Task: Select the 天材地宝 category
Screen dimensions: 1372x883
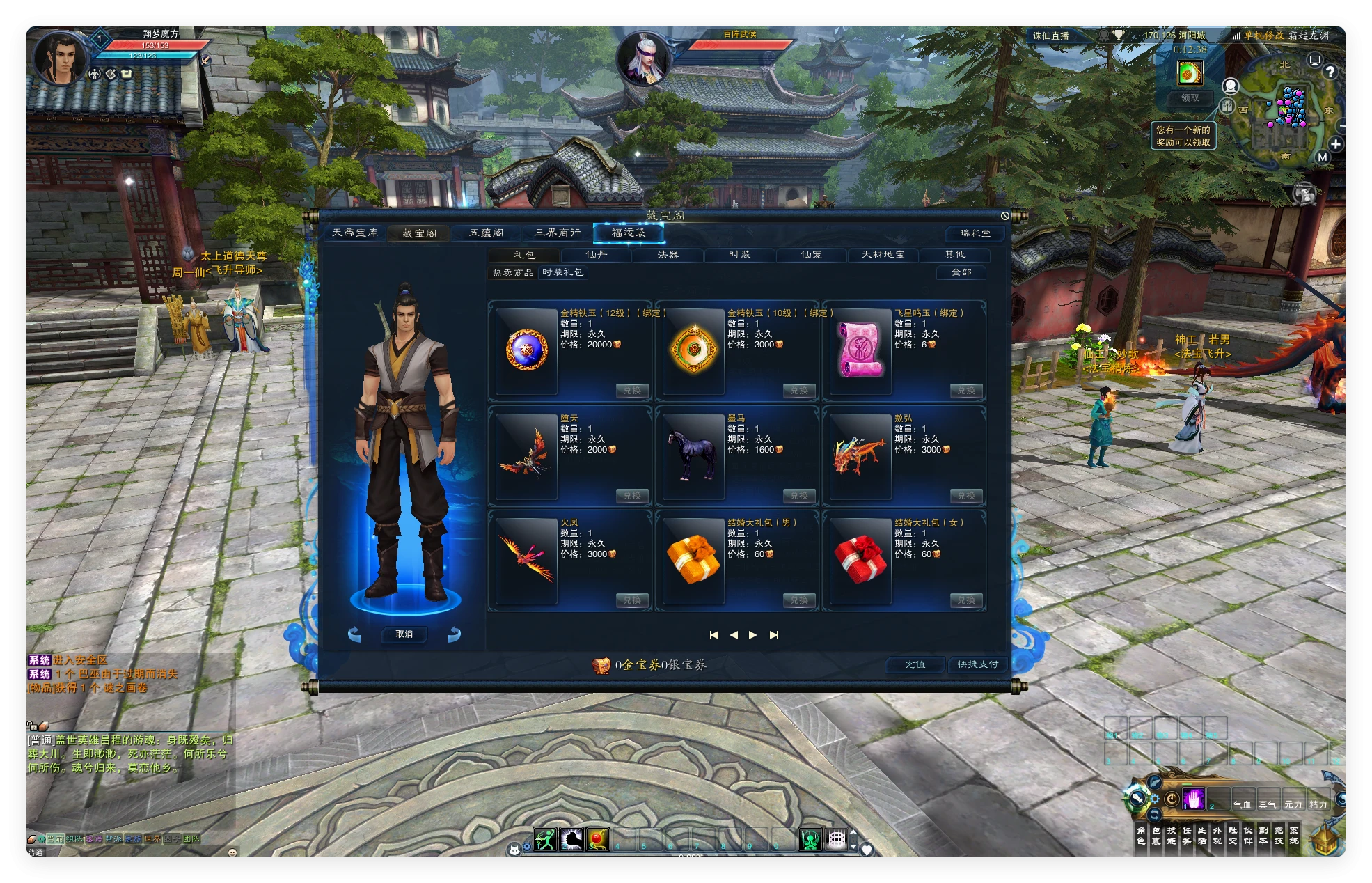Action: coord(883,255)
